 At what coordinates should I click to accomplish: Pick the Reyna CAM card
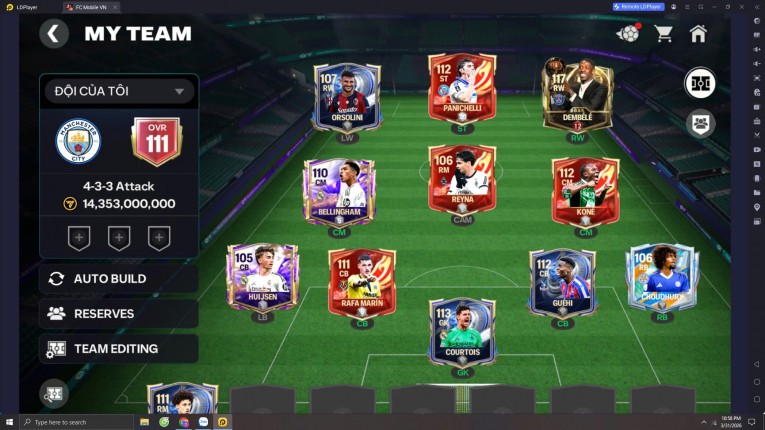(462, 180)
